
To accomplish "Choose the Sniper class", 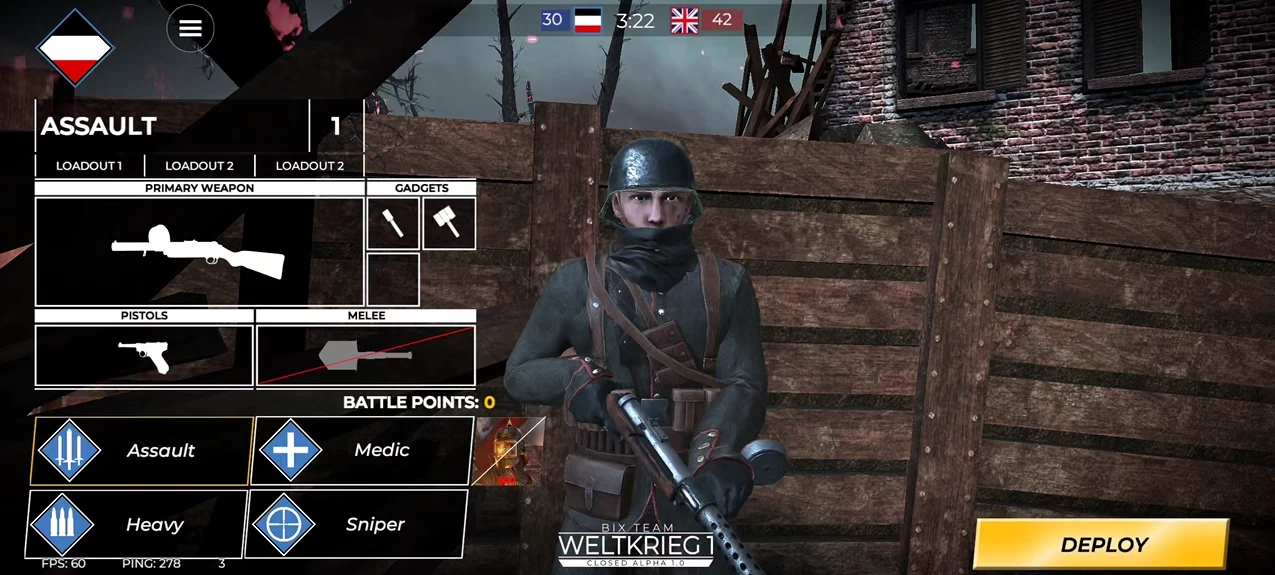I will pyautogui.click(x=357, y=524).
